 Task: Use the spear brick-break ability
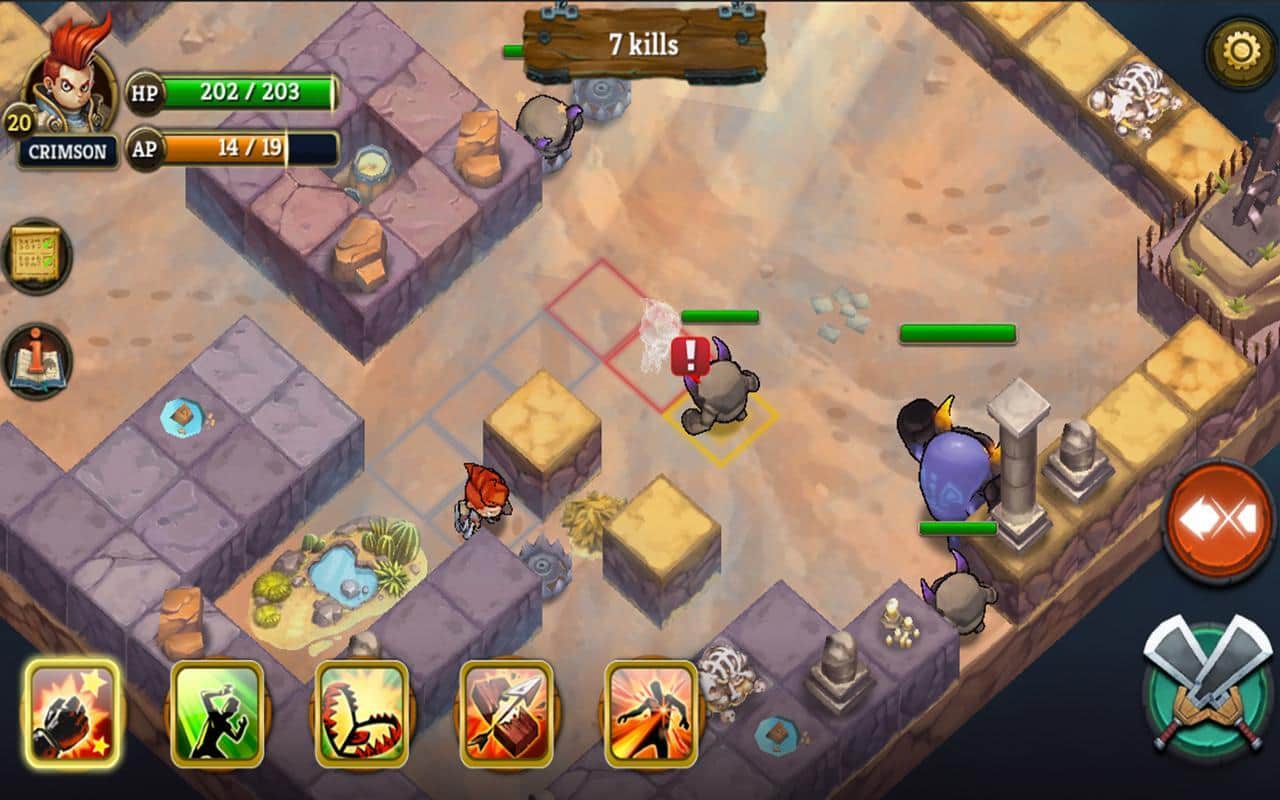pos(507,713)
